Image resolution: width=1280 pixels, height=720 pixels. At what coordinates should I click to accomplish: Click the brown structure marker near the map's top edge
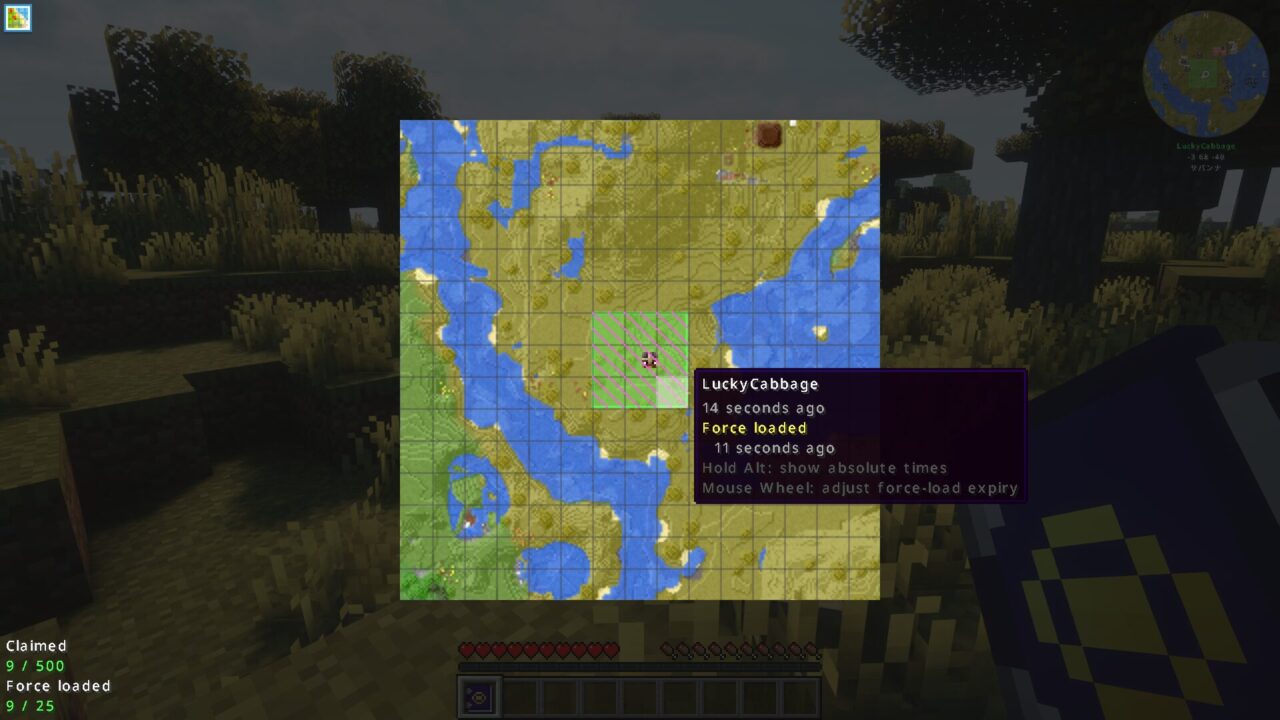tap(770, 135)
